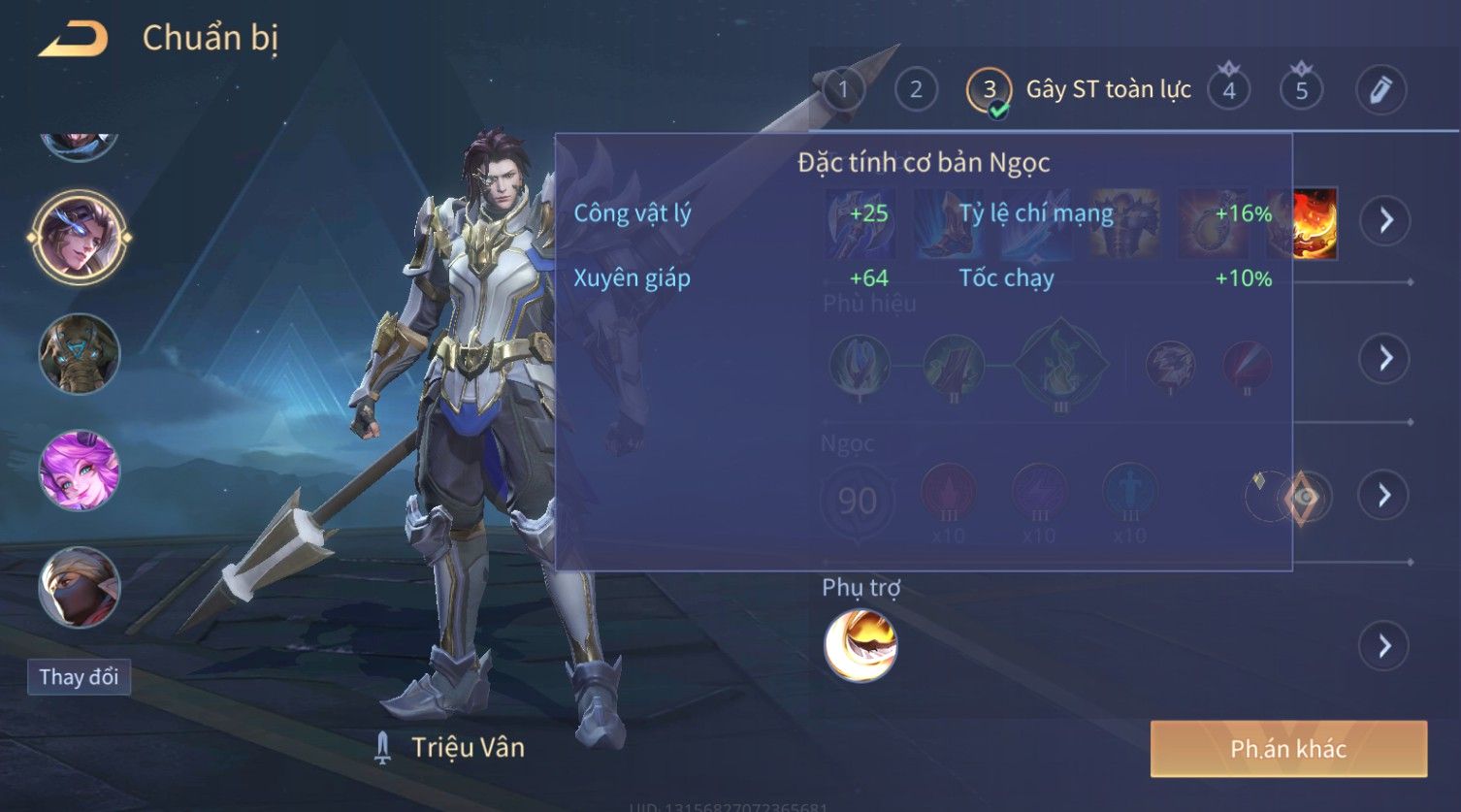Viewport: 1461px width, 812px height.
Task: Expand the Phụ trợ row arrow
Action: click(x=1384, y=646)
